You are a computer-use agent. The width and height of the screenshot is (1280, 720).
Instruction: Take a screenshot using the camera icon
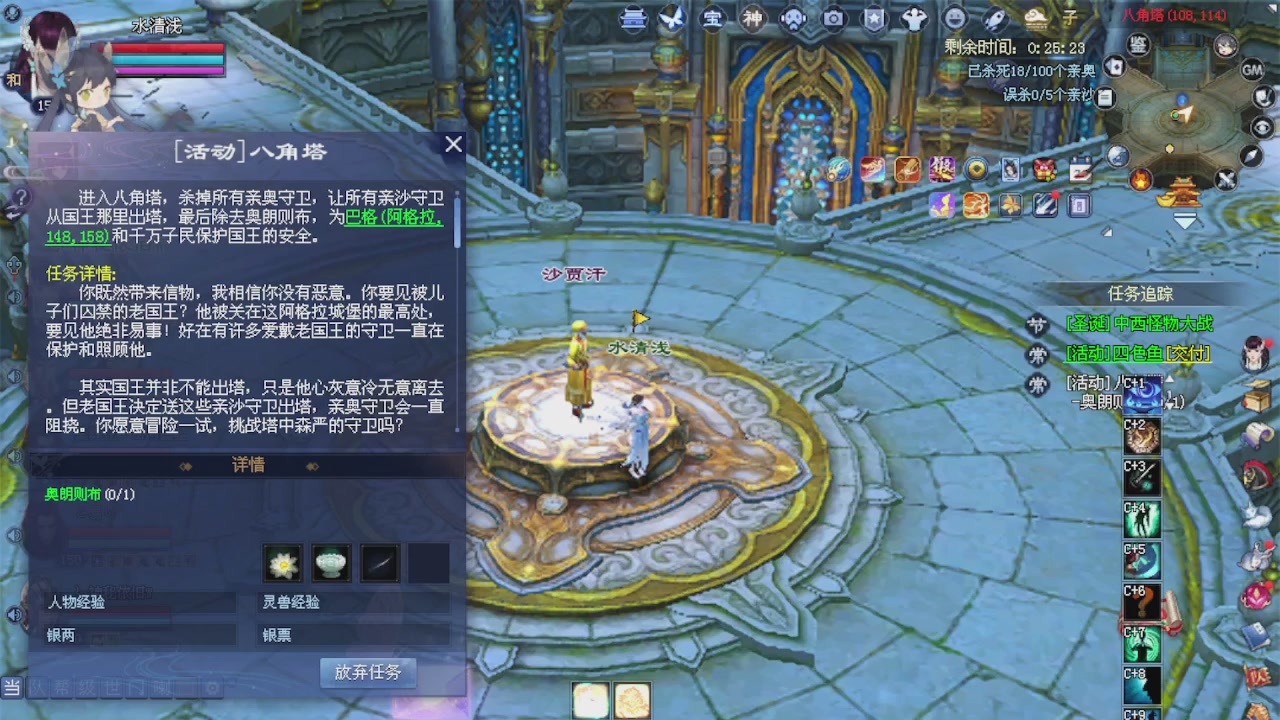click(x=833, y=18)
